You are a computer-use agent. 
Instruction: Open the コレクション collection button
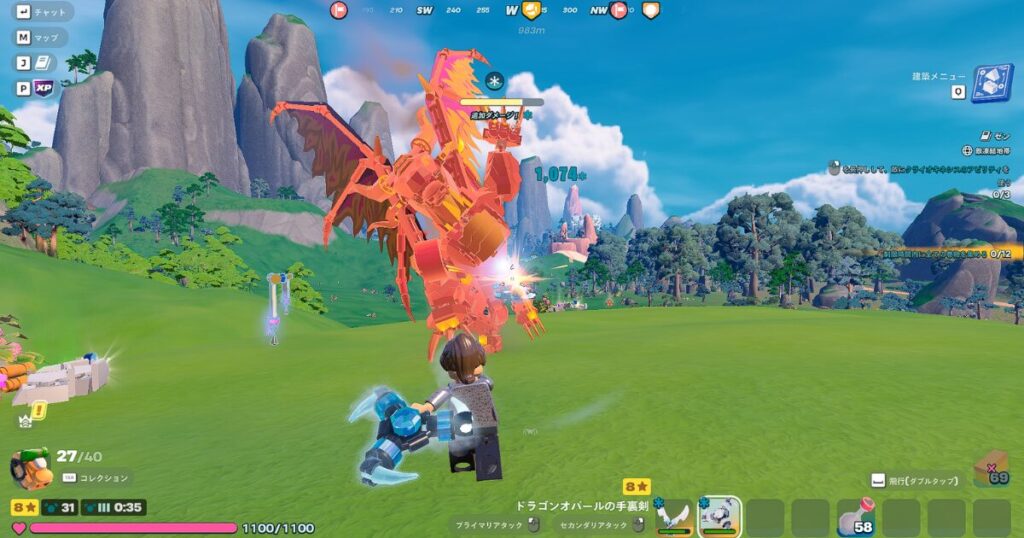(96, 479)
